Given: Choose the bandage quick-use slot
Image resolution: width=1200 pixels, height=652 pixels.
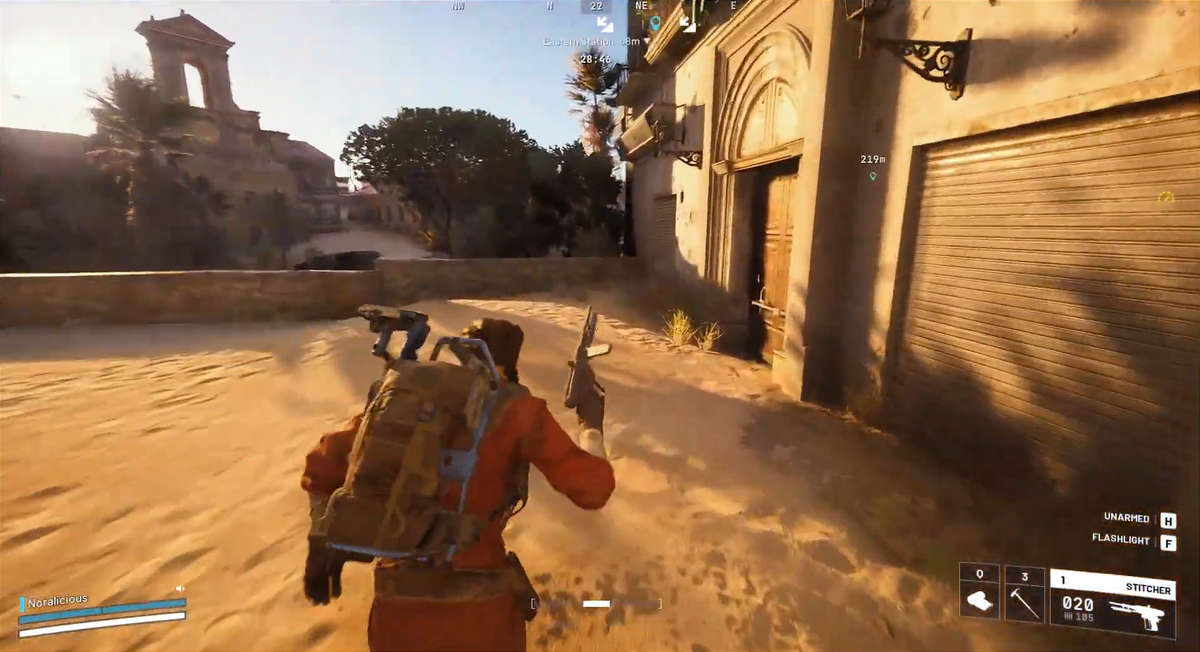Looking at the screenshot, I should tap(979, 592).
